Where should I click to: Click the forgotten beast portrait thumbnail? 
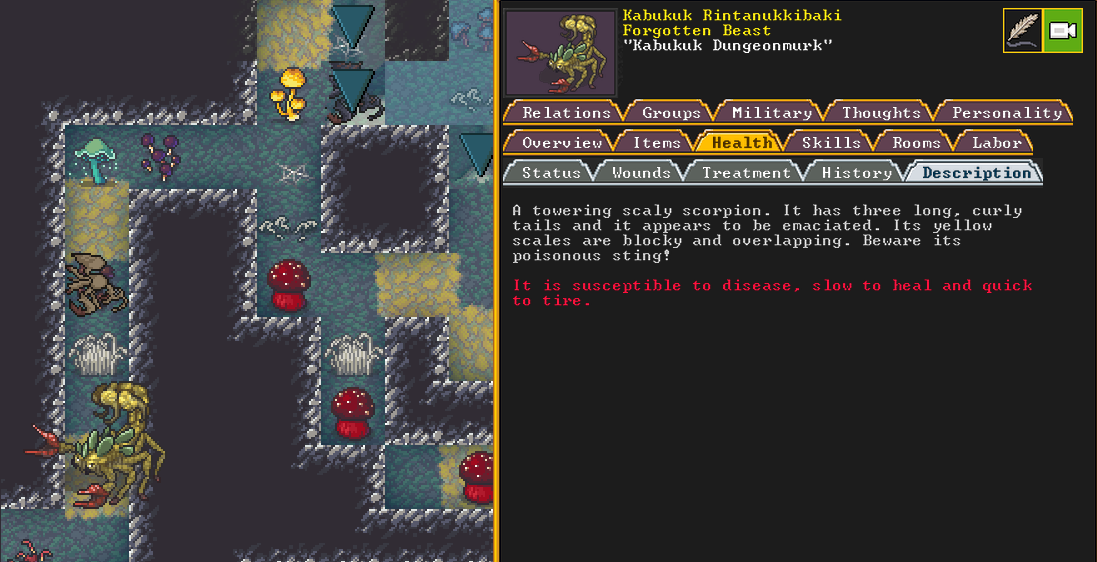pos(560,52)
